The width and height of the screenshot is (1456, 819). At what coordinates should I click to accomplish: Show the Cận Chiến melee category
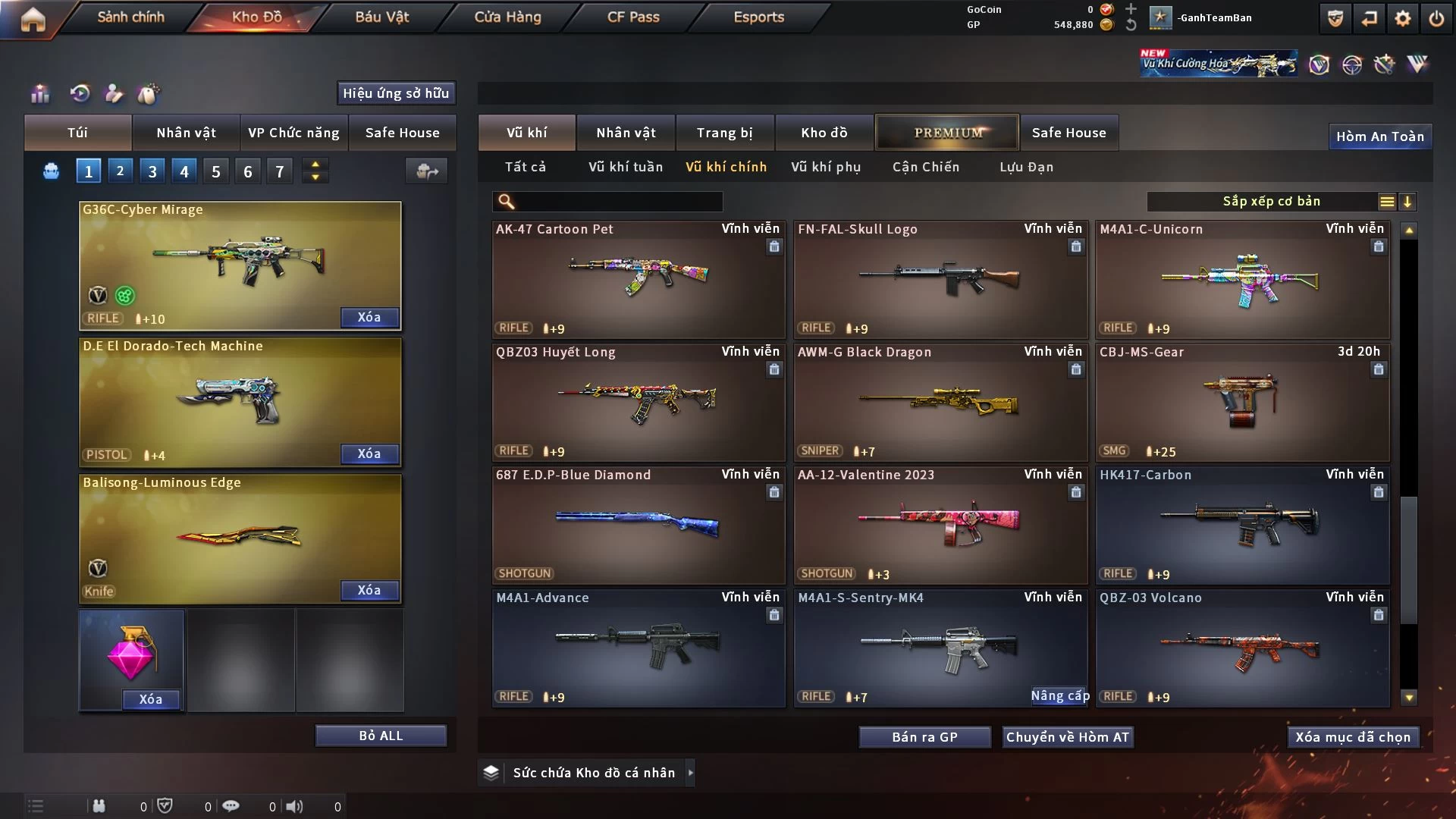[926, 167]
